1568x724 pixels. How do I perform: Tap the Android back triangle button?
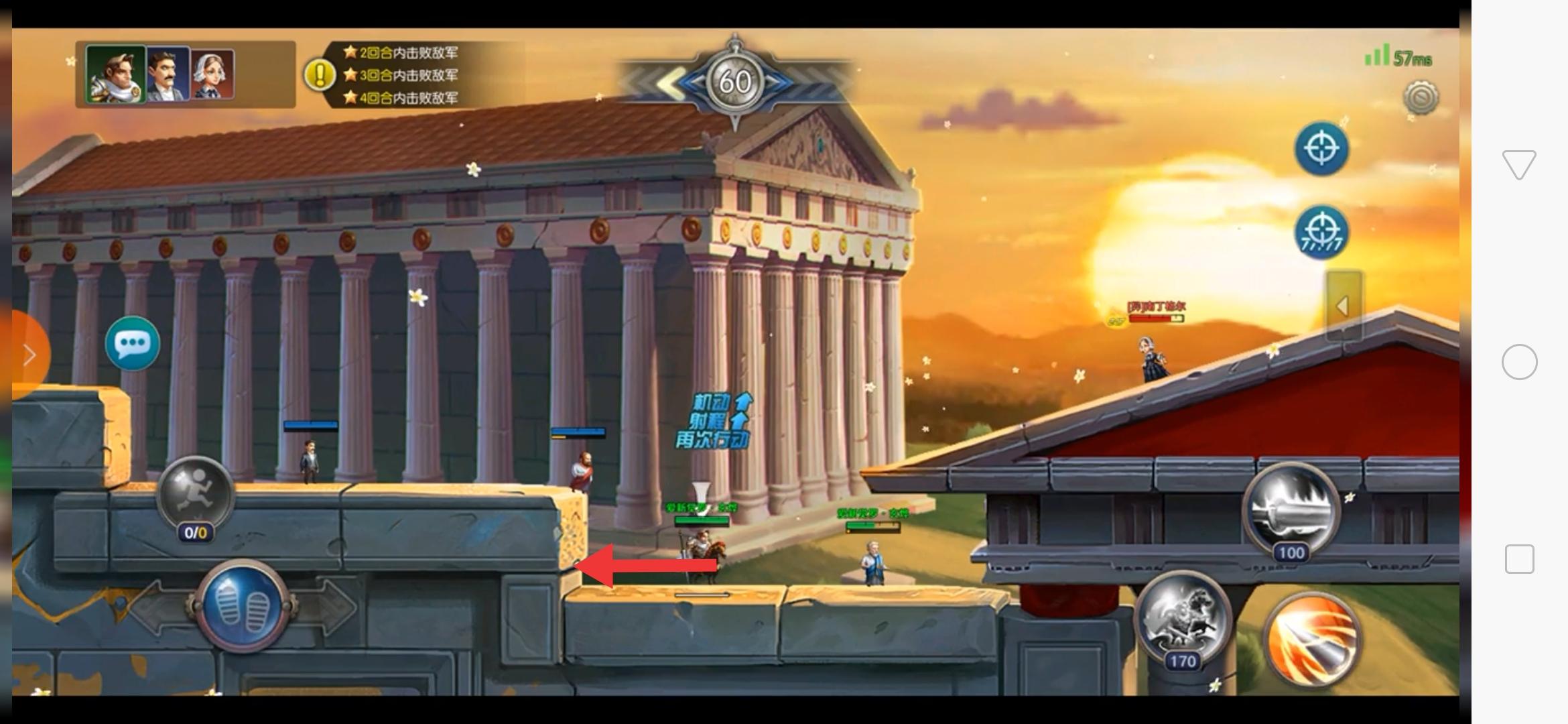click(x=1519, y=165)
